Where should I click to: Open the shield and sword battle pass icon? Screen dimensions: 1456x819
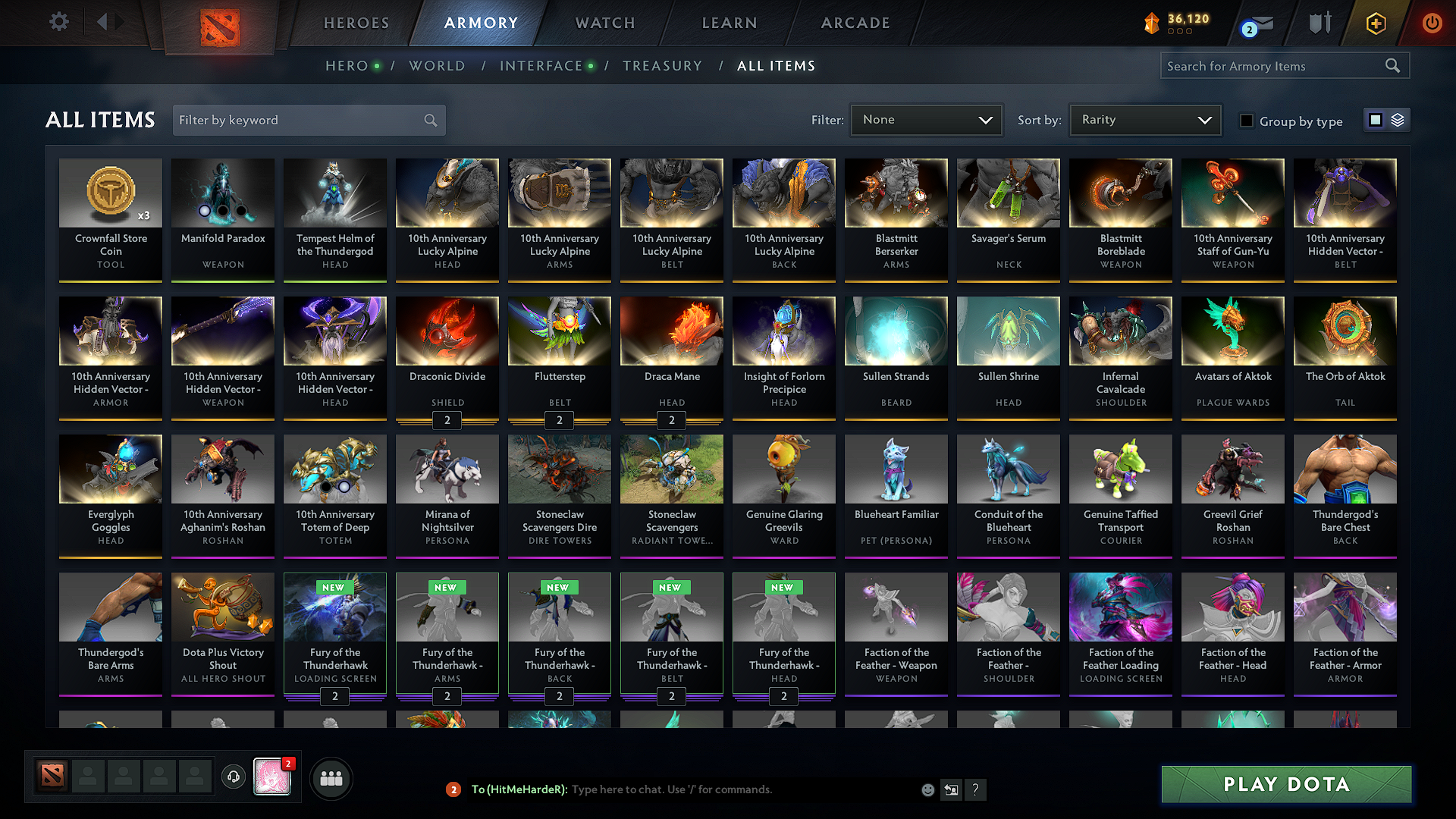(1319, 23)
